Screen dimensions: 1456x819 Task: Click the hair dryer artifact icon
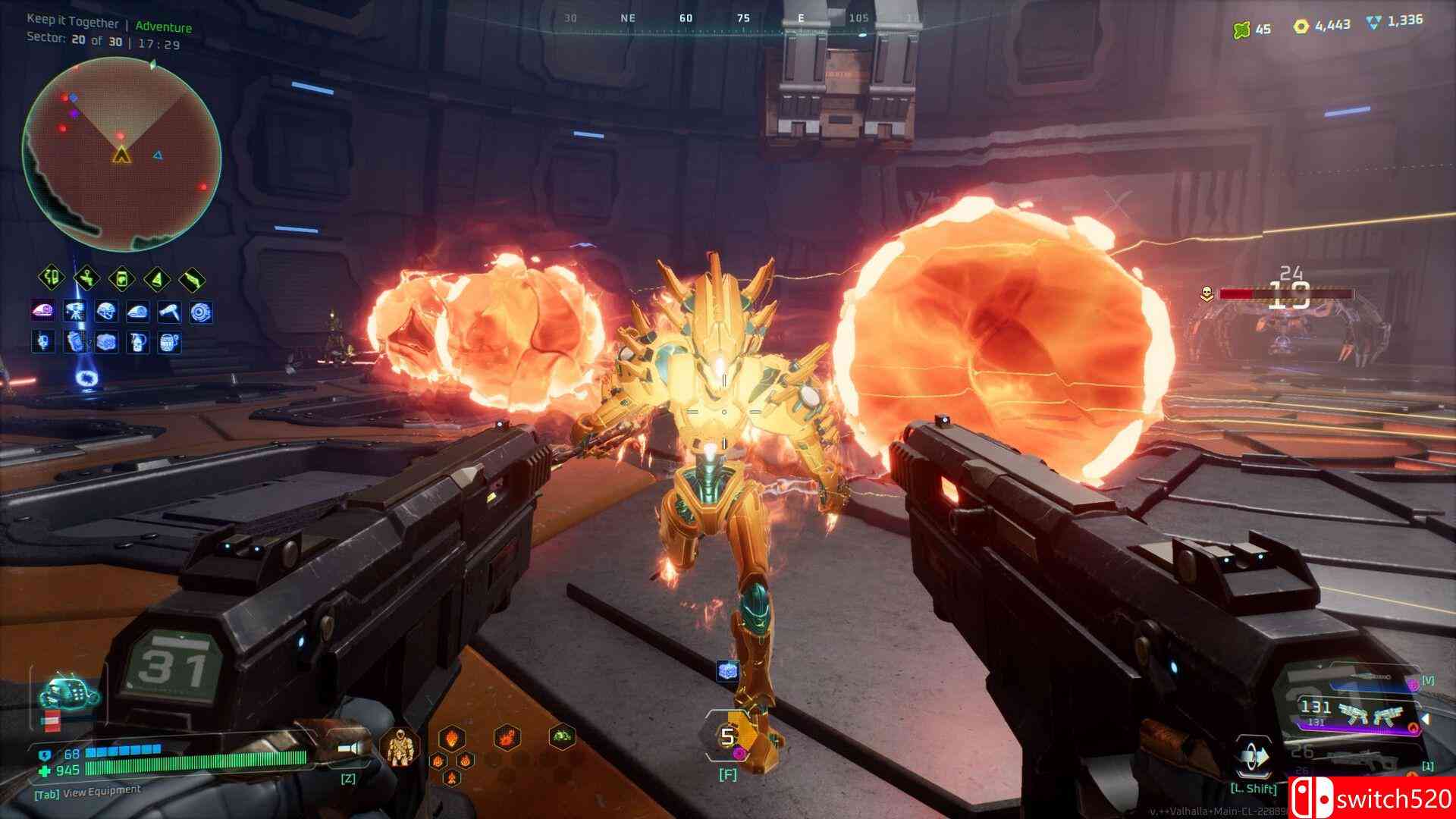click(x=170, y=312)
